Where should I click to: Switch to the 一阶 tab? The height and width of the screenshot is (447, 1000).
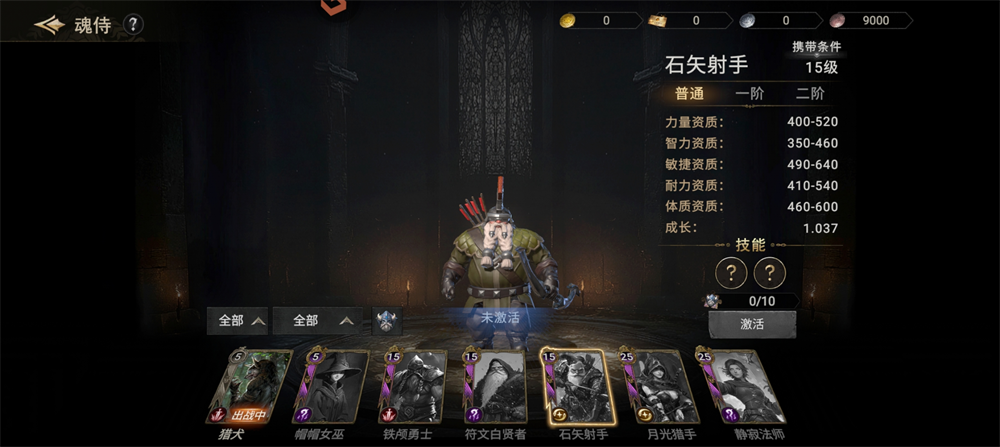749,94
